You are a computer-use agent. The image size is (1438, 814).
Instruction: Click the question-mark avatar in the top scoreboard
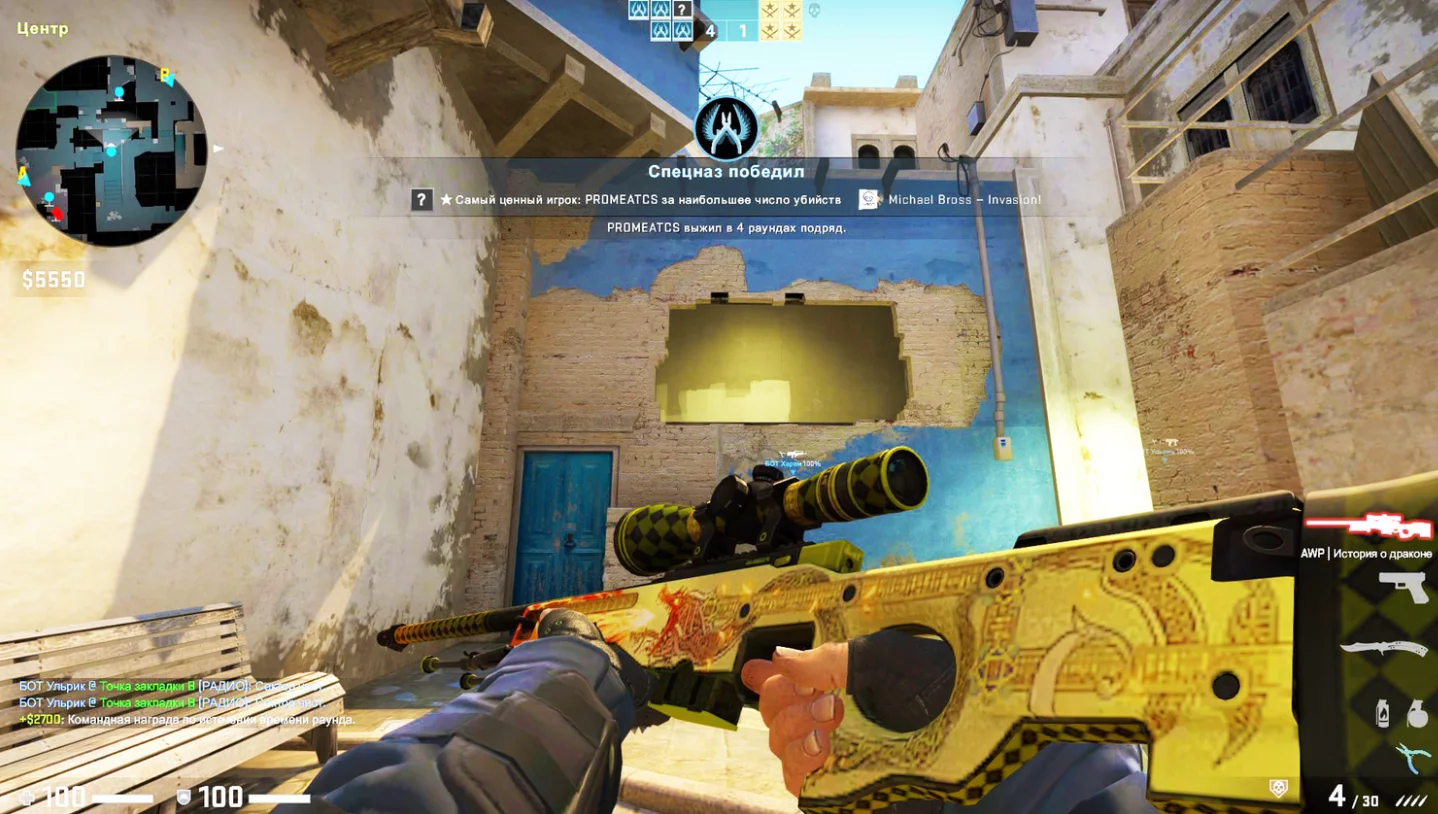[x=682, y=10]
